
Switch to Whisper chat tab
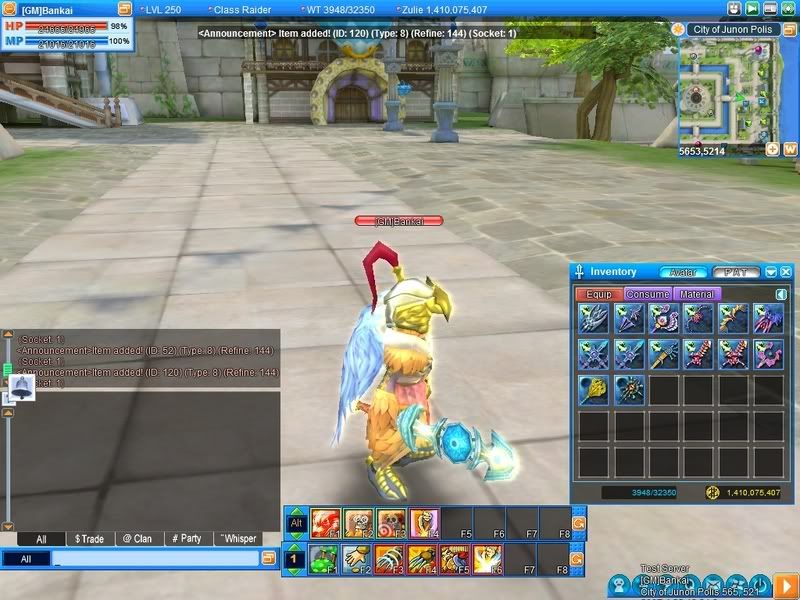click(237, 539)
